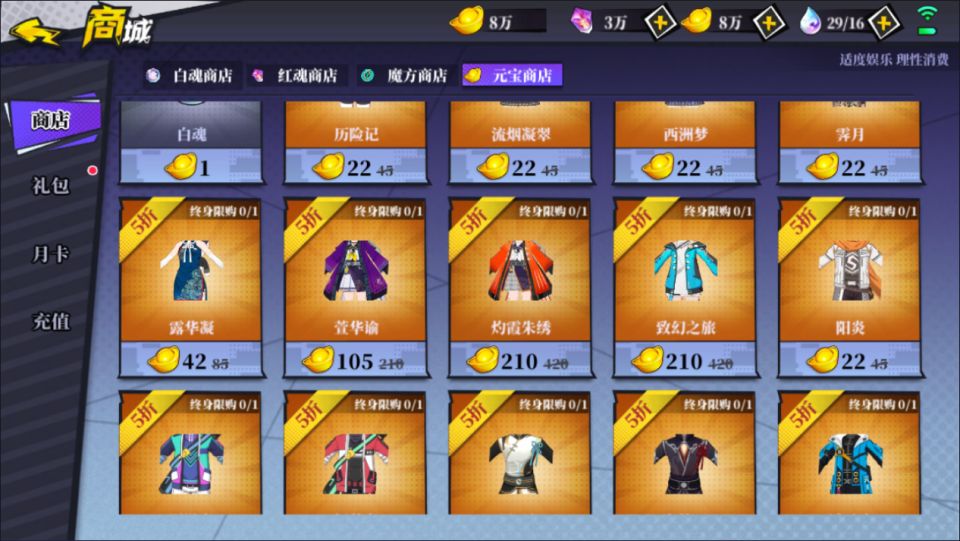Go back using the yellow arrow
The width and height of the screenshot is (960, 541).
coord(36,31)
